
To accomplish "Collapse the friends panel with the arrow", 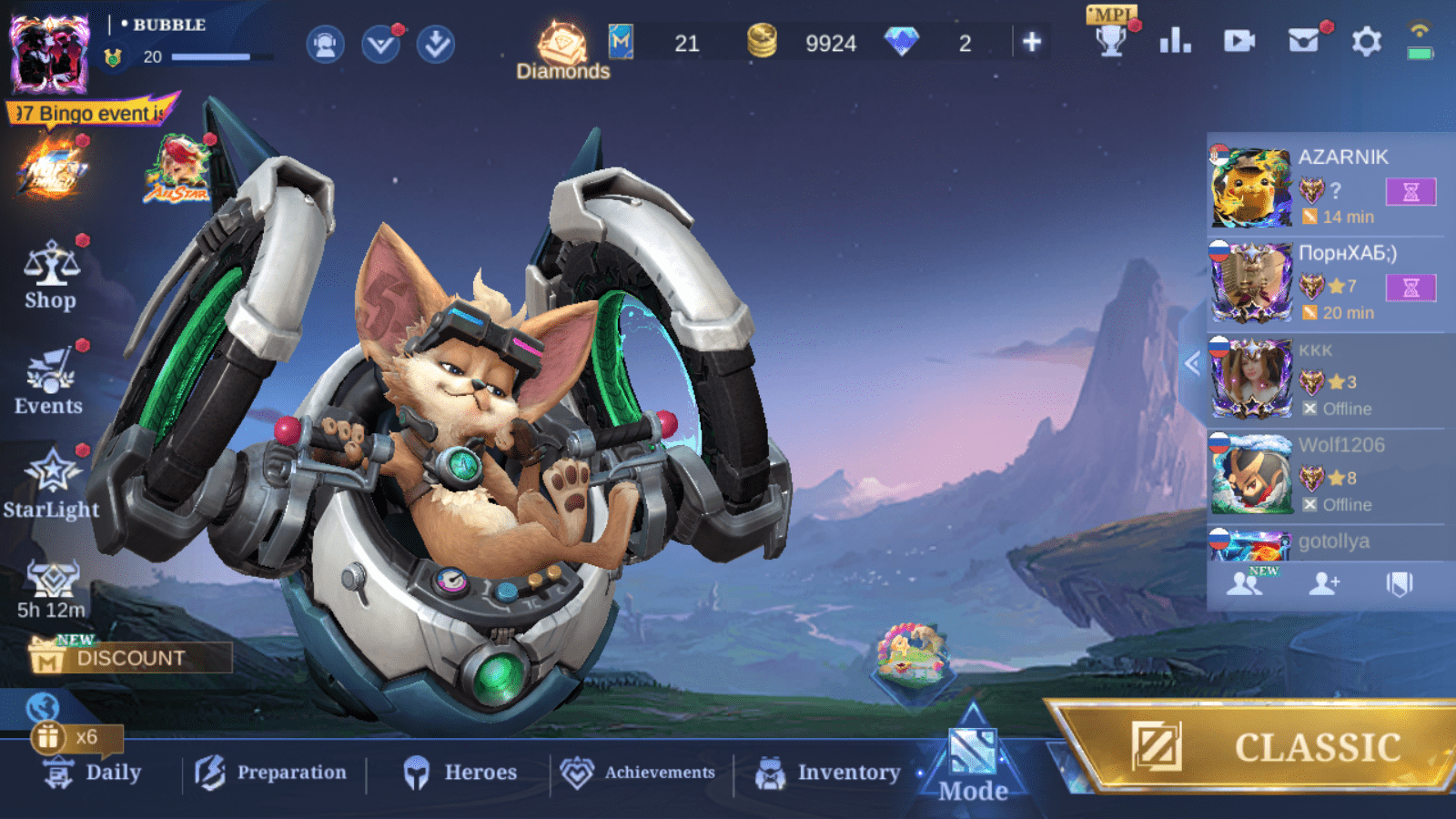I will point(1192,363).
